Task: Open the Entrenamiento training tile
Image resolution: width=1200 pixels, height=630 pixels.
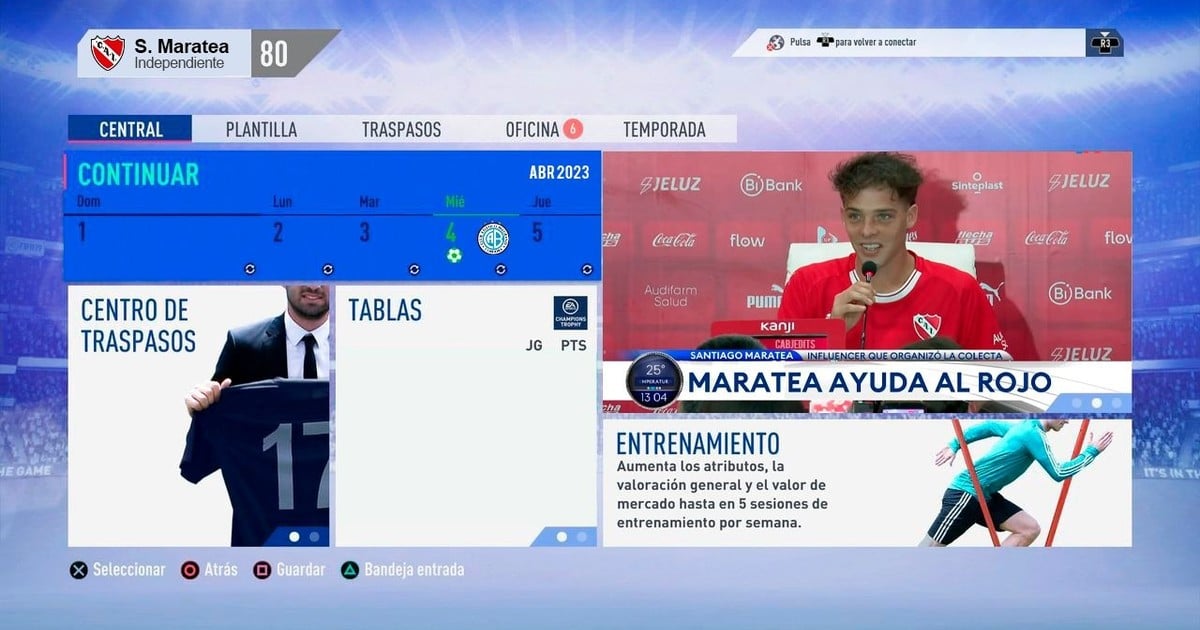Action: click(x=866, y=483)
